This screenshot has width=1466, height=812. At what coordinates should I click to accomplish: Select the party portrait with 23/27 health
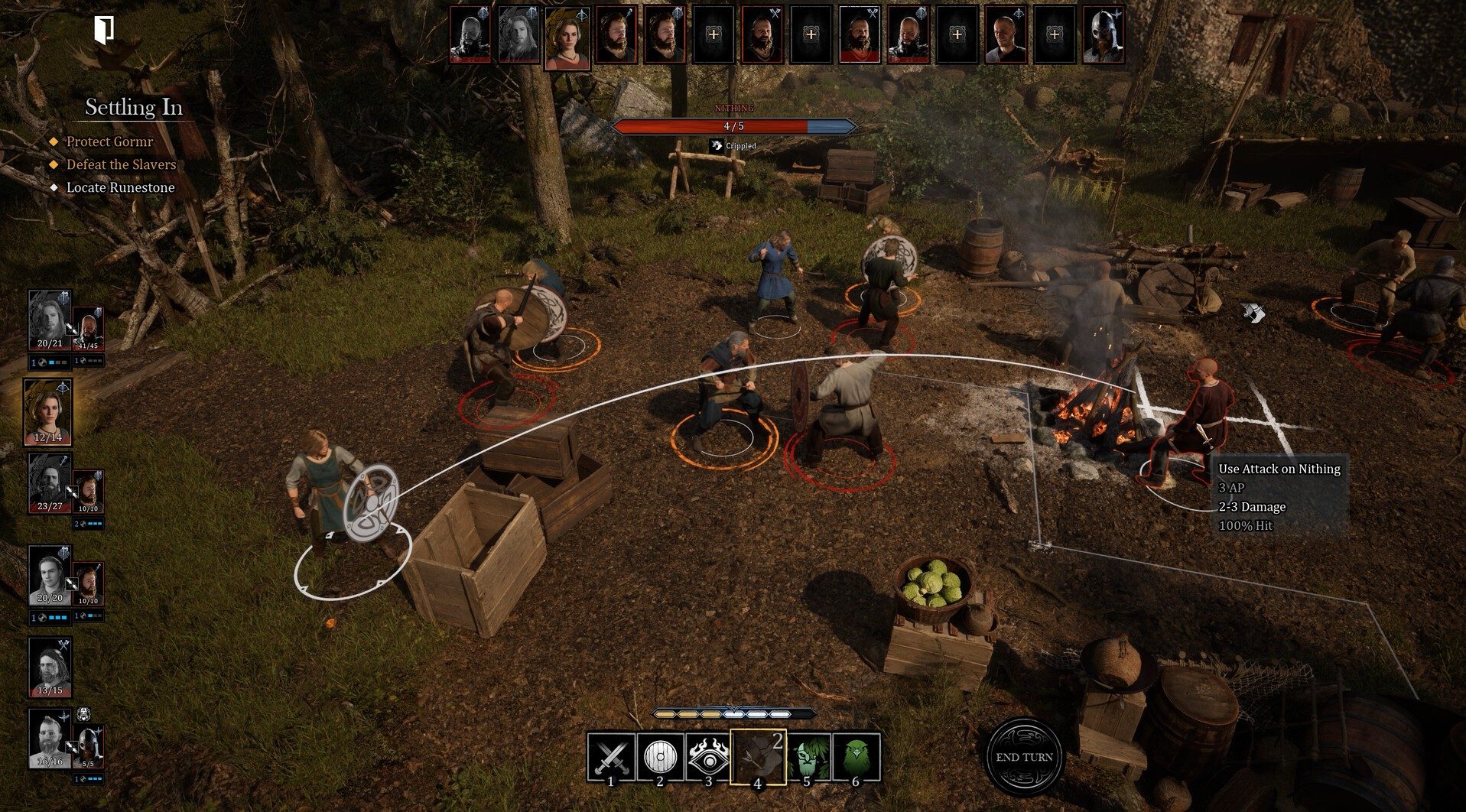coord(50,483)
